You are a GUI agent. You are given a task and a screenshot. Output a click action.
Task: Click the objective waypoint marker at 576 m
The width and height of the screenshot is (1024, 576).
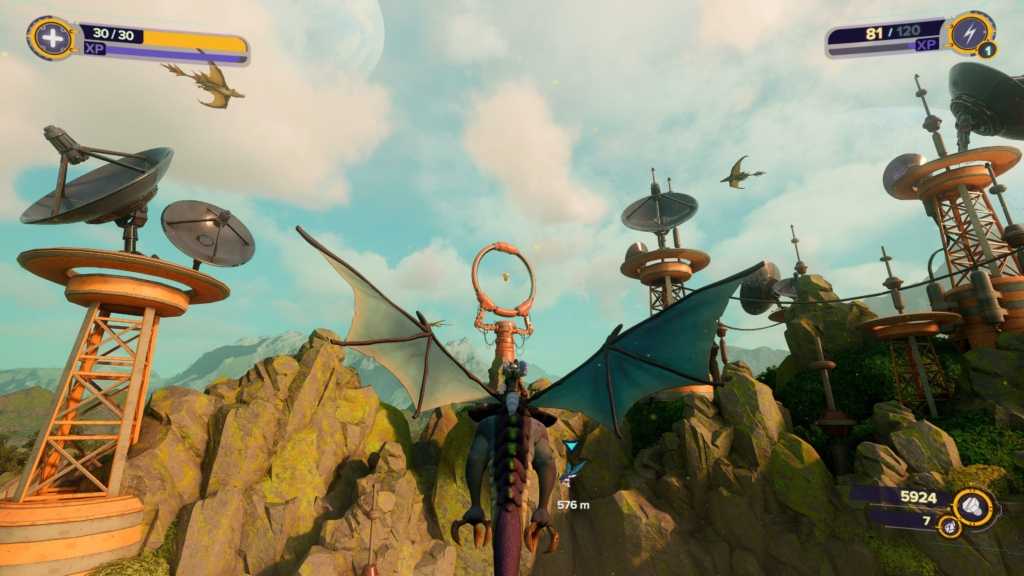pos(571,448)
